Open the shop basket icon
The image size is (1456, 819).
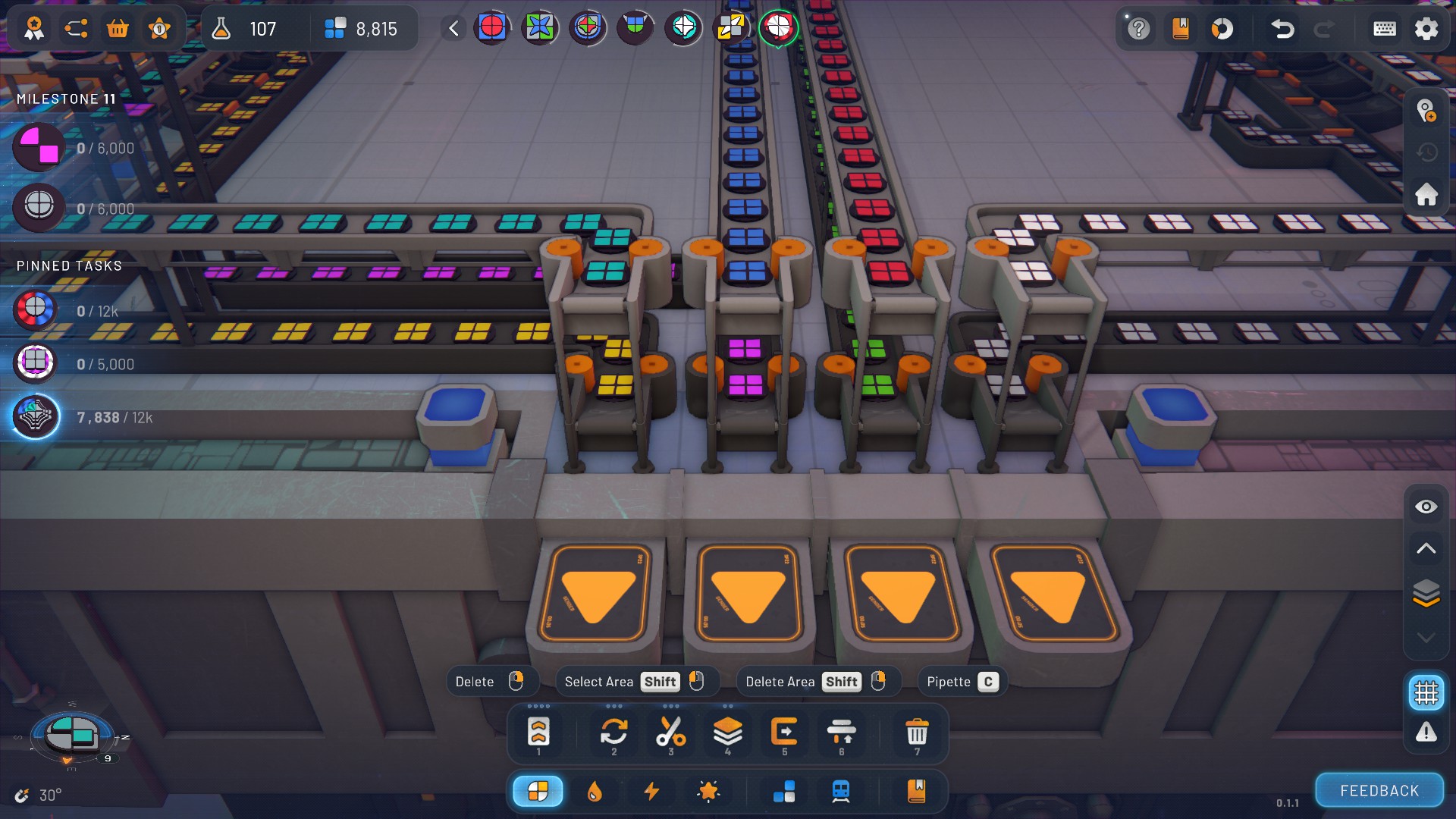pos(118,29)
